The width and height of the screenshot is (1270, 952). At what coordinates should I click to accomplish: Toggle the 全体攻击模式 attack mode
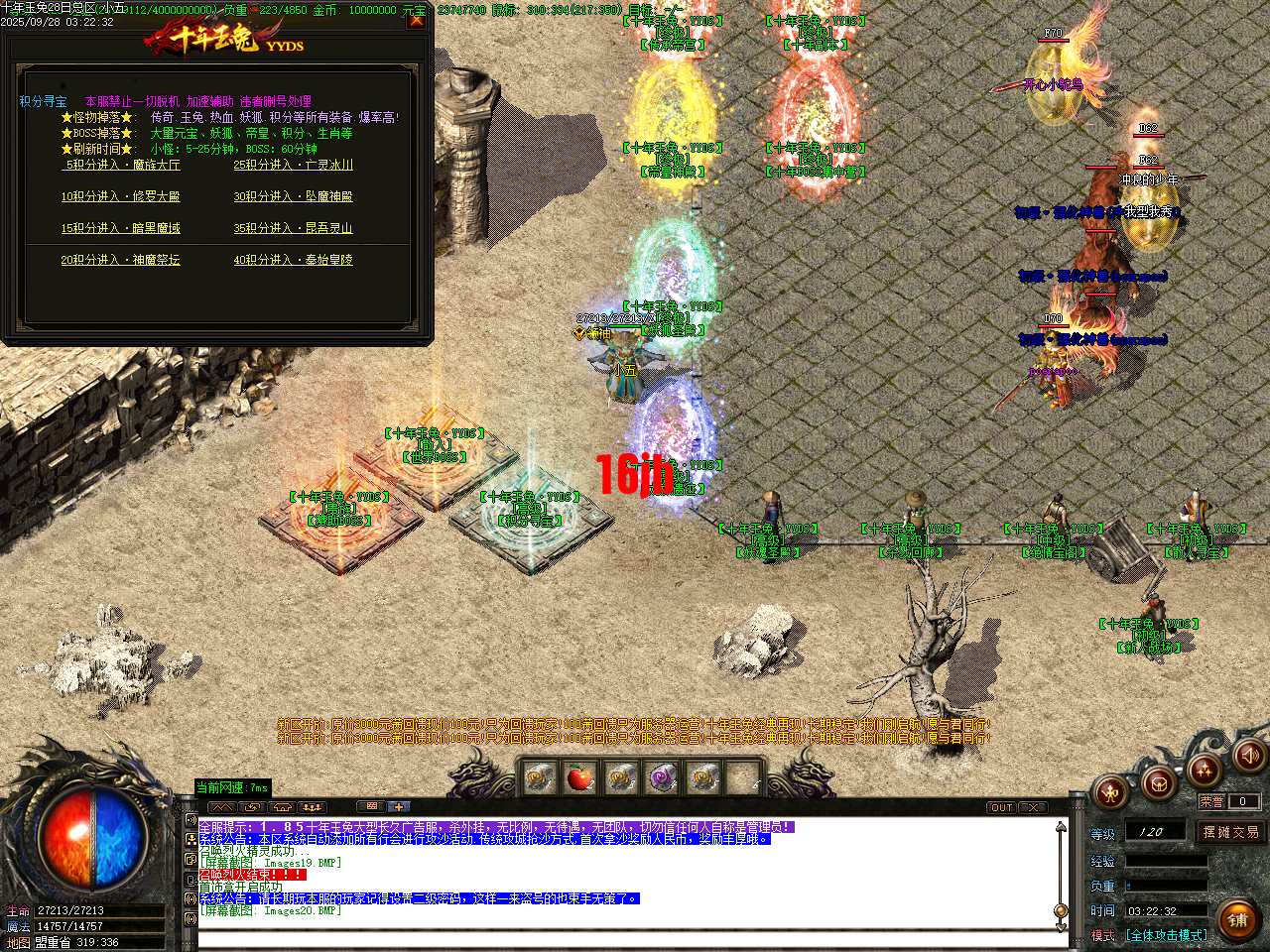(x=1165, y=935)
